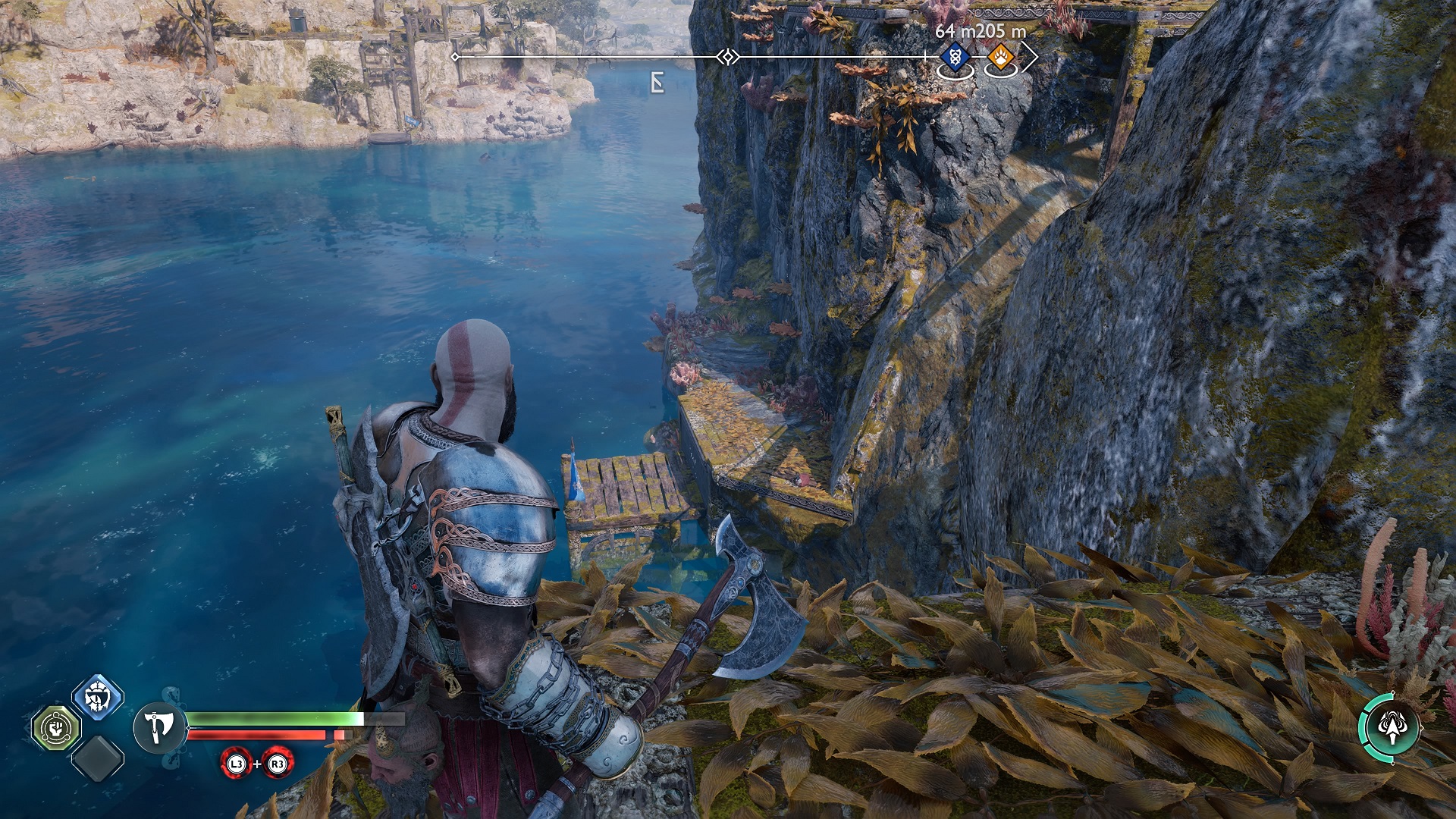The height and width of the screenshot is (819, 1456).
Task: Click the center diamond on the compass bar
Action: coord(728,57)
